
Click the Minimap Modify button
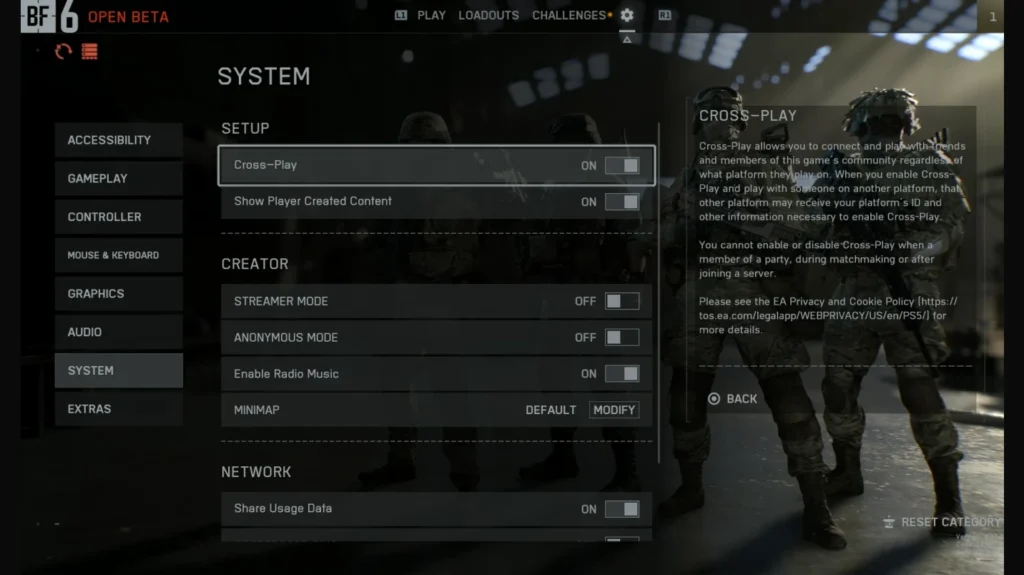613,410
